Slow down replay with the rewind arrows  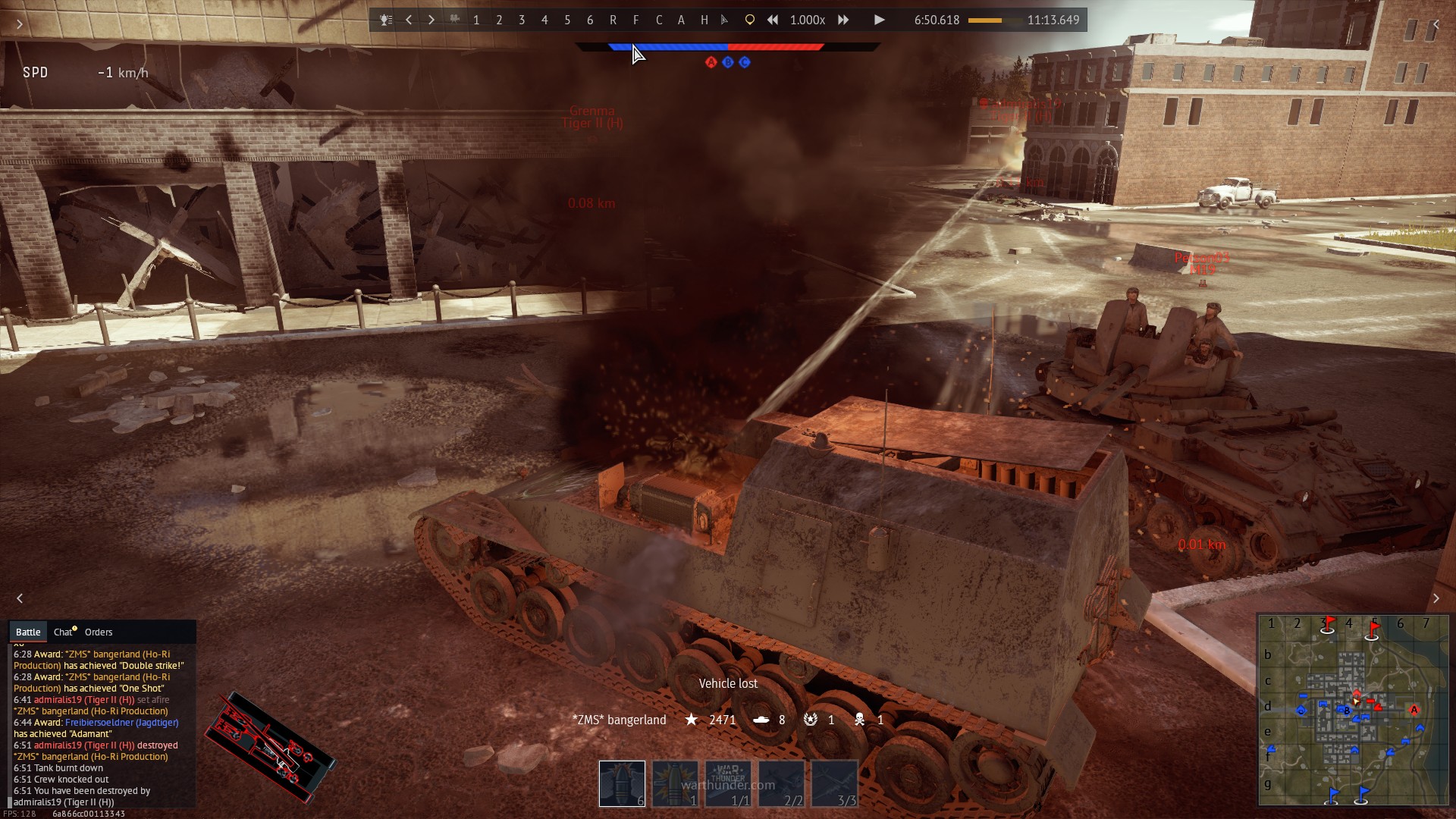[x=772, y=20]
